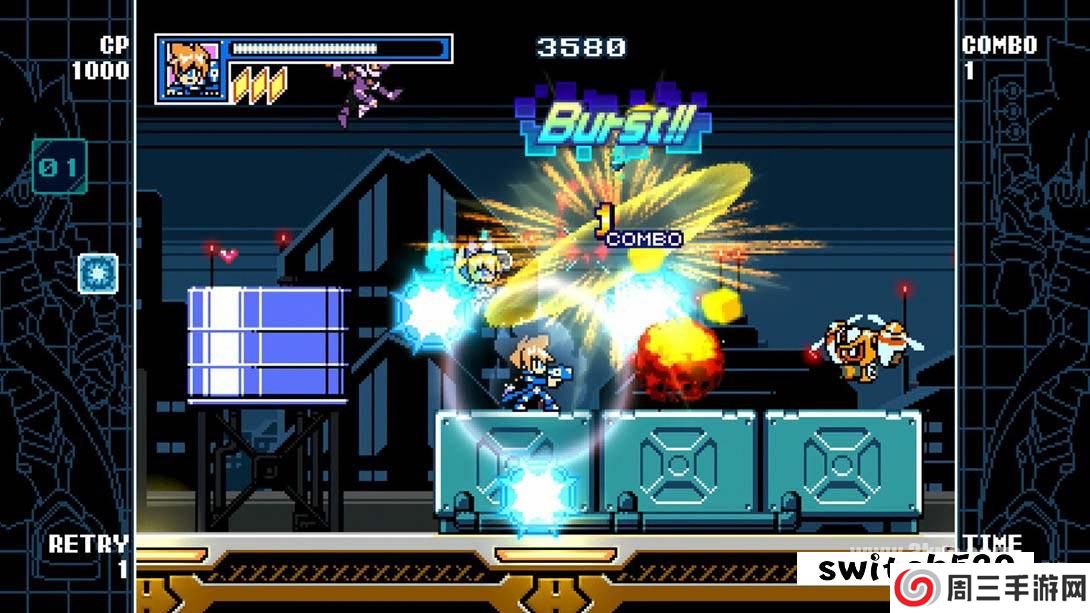Select the blue burst skill icon
The width and height of the screenshot is (1090, 613).
[98, 273]
